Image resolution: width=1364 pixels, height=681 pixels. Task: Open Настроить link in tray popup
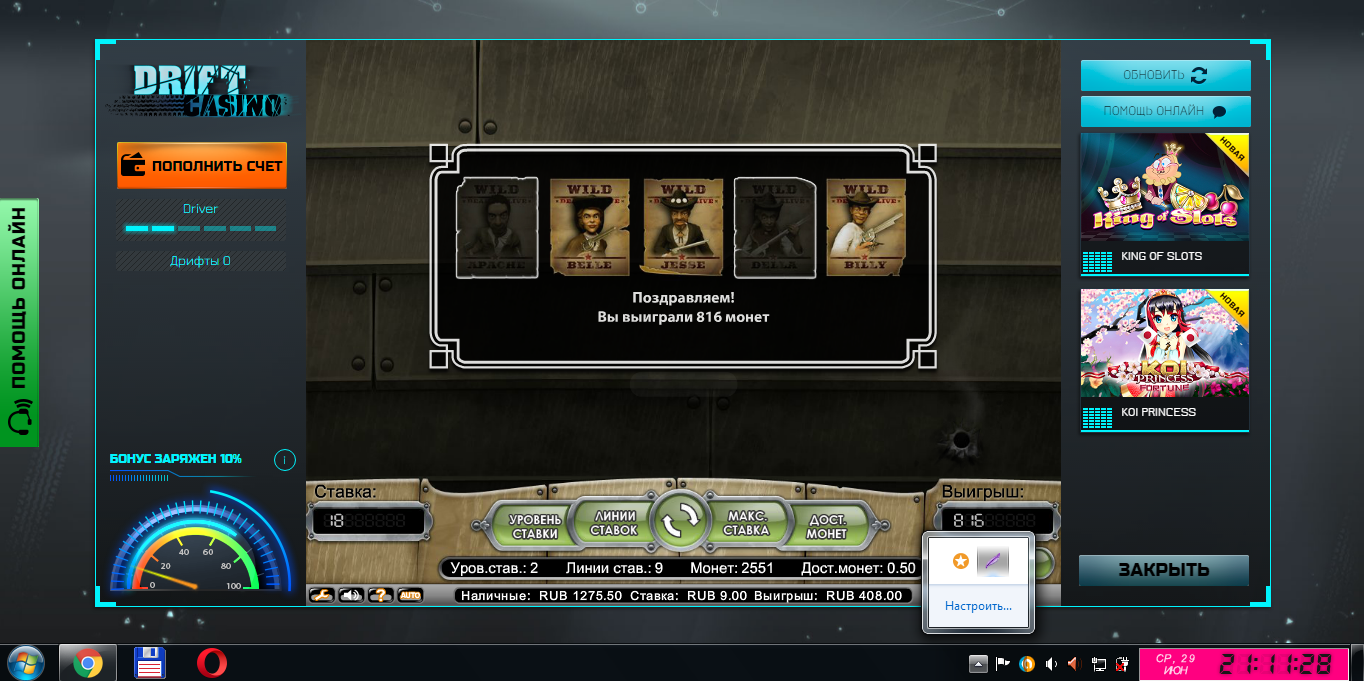coord(978,606)
